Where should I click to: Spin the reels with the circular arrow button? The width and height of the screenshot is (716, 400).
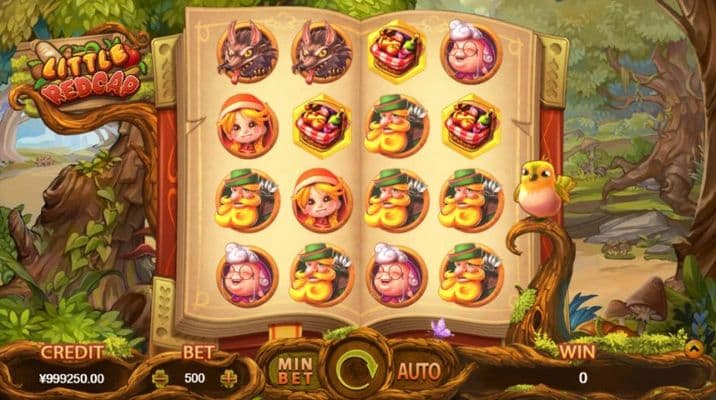pos(357,370)
